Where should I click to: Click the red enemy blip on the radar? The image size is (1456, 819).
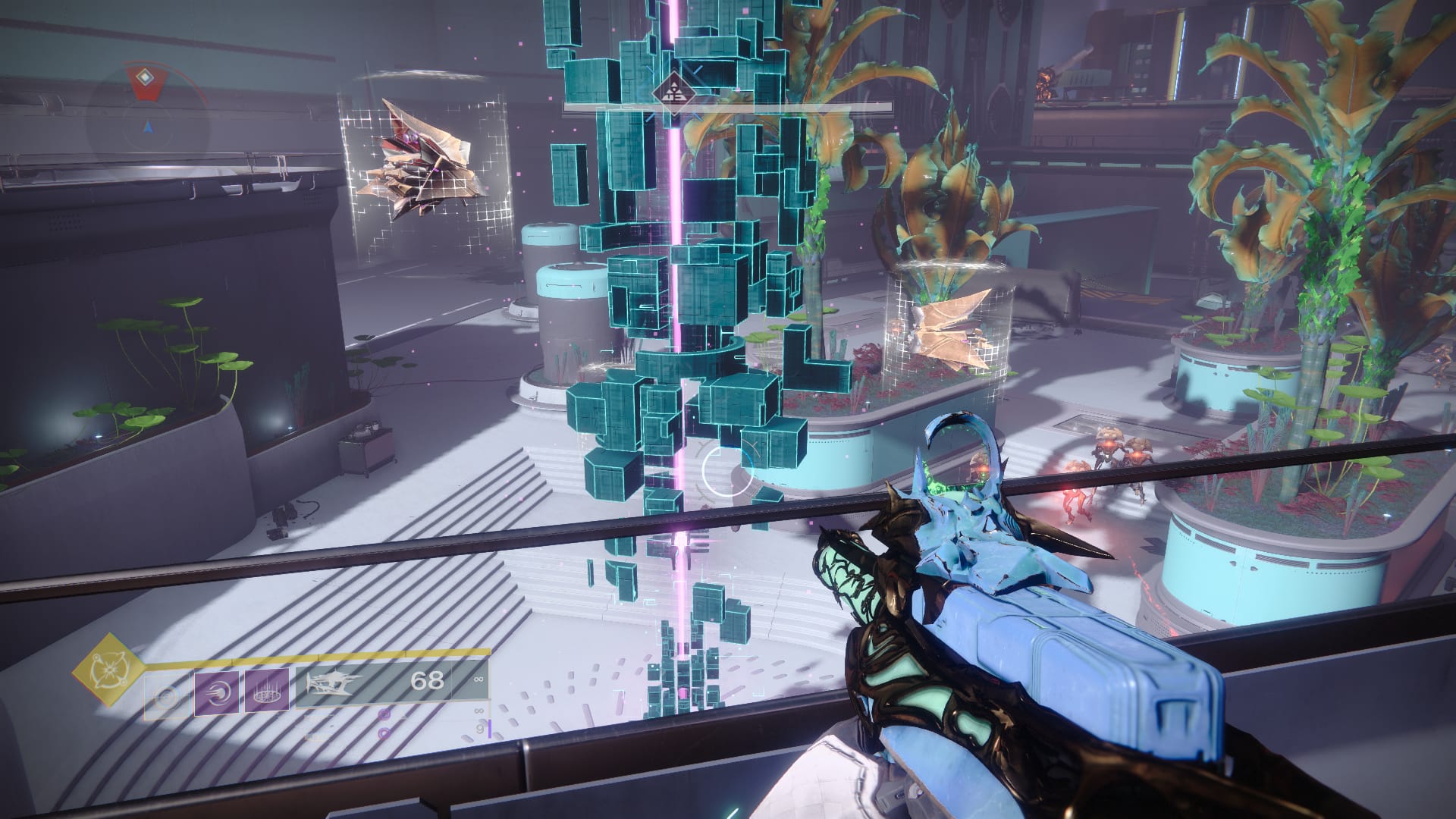(145, 78)
